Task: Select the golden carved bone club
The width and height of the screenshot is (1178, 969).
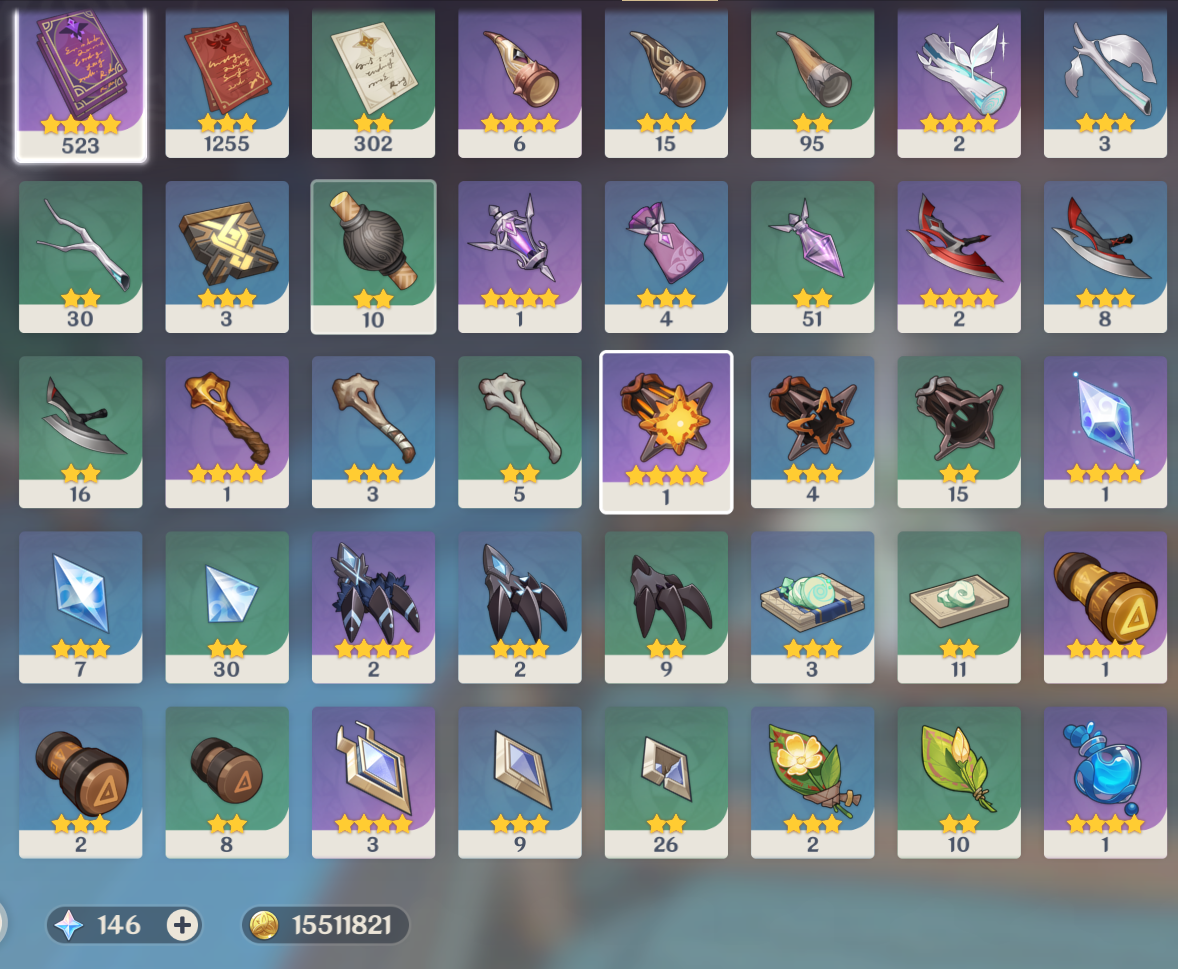Action: click(227, 430)
